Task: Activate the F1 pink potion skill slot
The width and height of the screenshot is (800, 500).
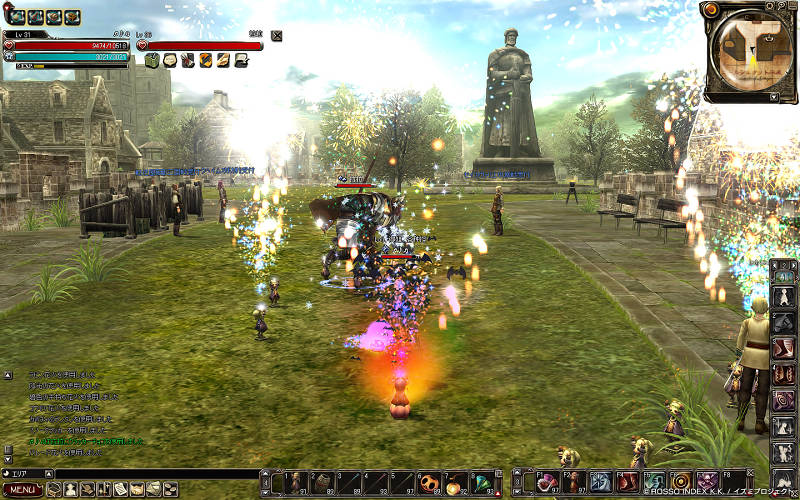Action: point(548,482)
